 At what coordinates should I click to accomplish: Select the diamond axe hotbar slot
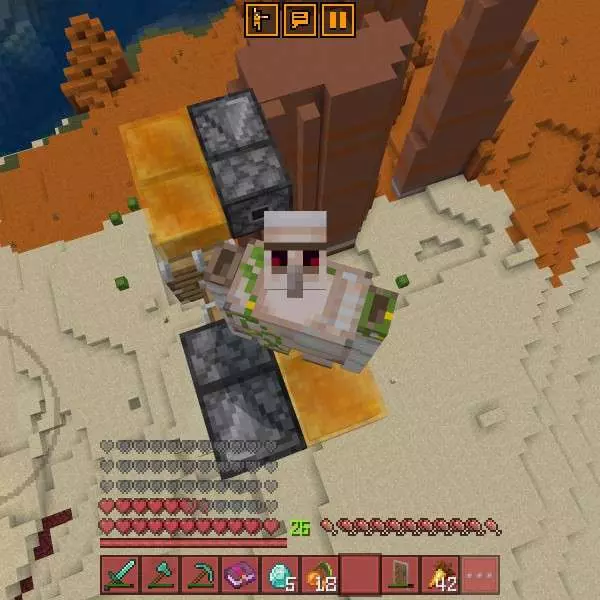click(x=160, y=575)
